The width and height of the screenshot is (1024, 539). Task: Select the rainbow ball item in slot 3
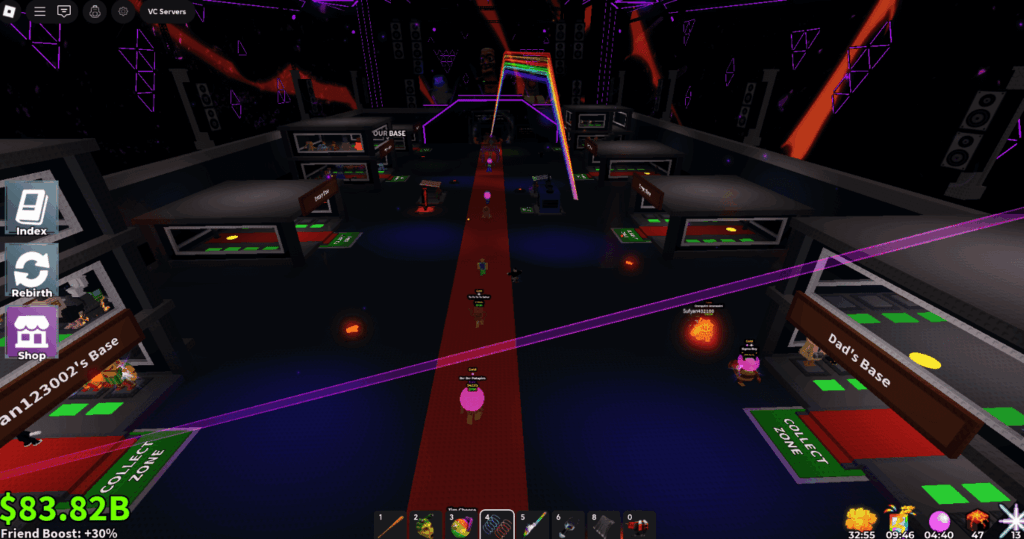point(462,524)
